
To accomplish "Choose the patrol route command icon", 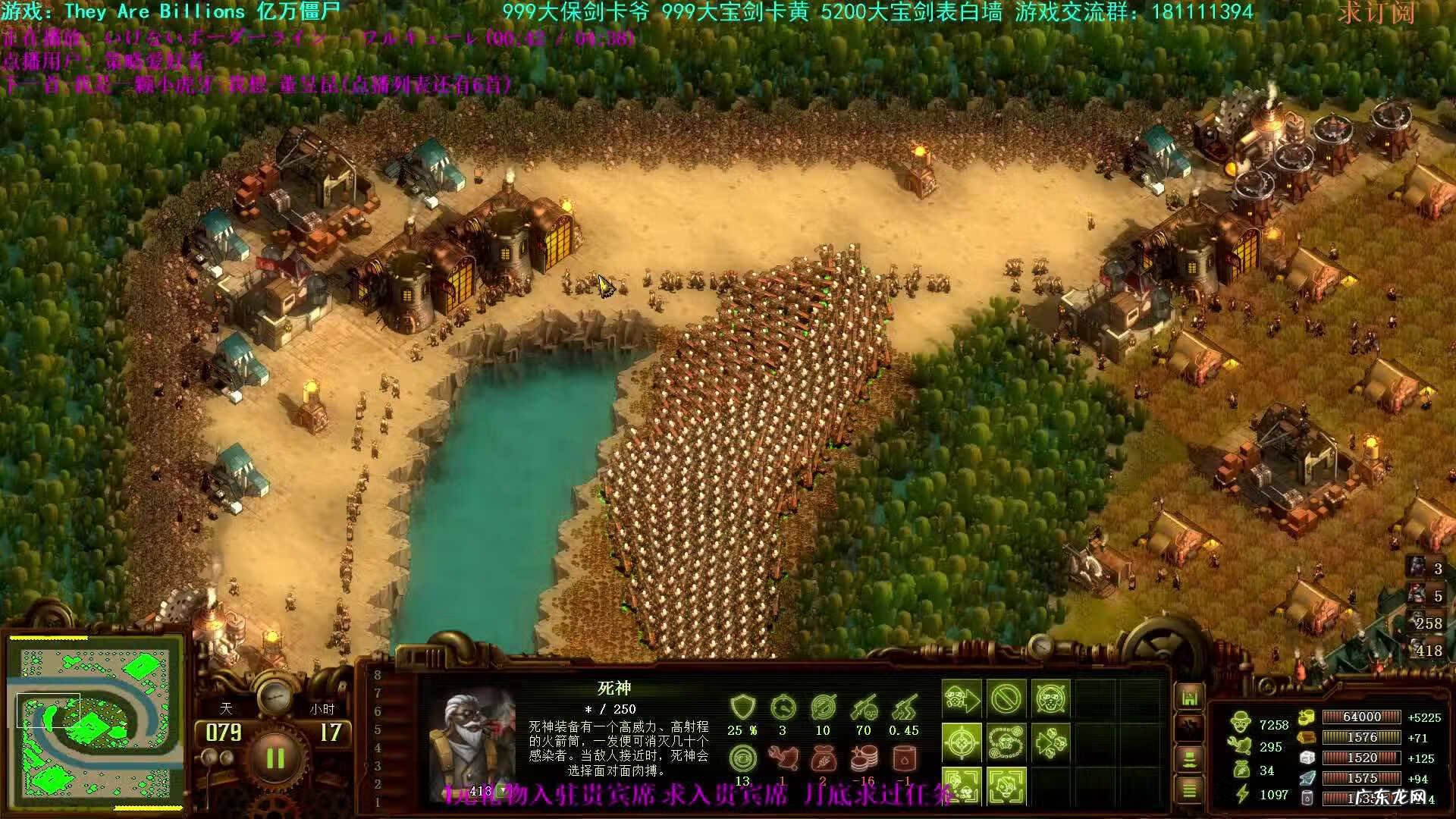I will click(1006, 742).
